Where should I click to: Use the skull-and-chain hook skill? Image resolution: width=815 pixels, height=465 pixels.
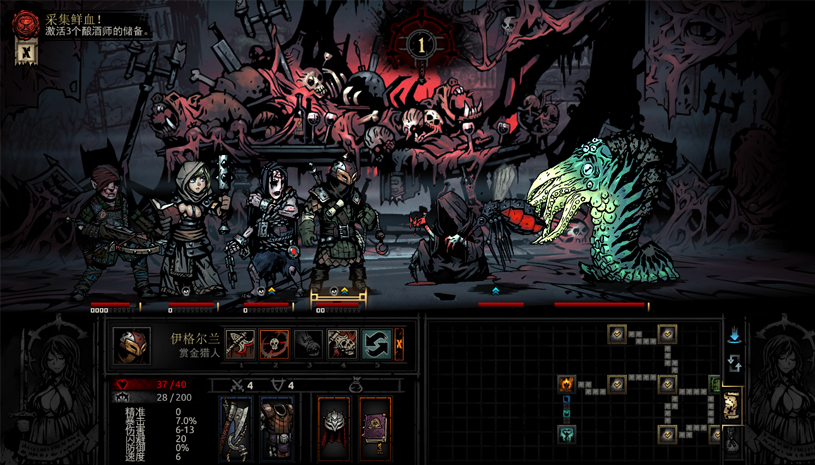tap(342, 344)
